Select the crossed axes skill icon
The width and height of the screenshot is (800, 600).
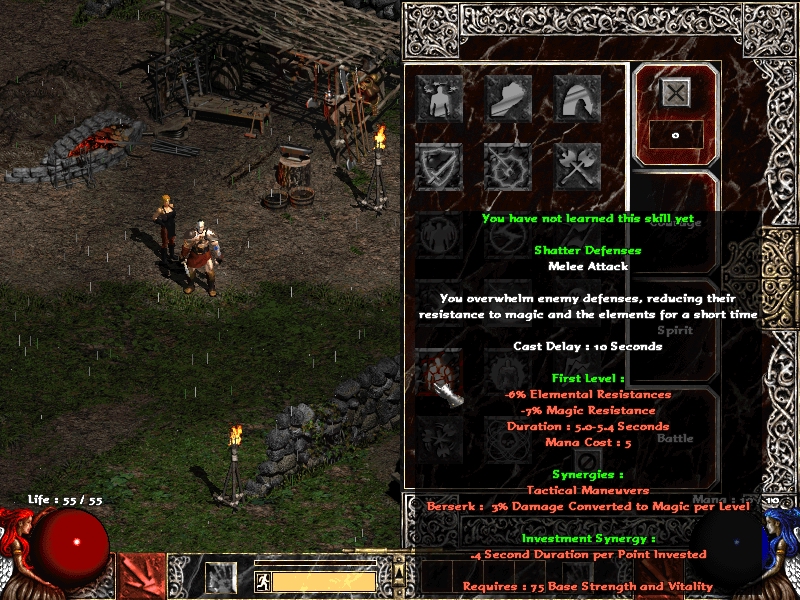coord(577,167)
